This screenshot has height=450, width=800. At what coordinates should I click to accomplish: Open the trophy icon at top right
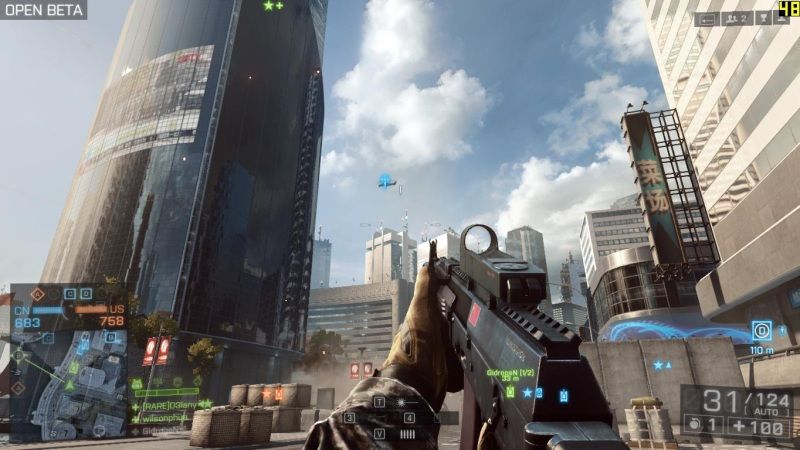tap(764, 18)
